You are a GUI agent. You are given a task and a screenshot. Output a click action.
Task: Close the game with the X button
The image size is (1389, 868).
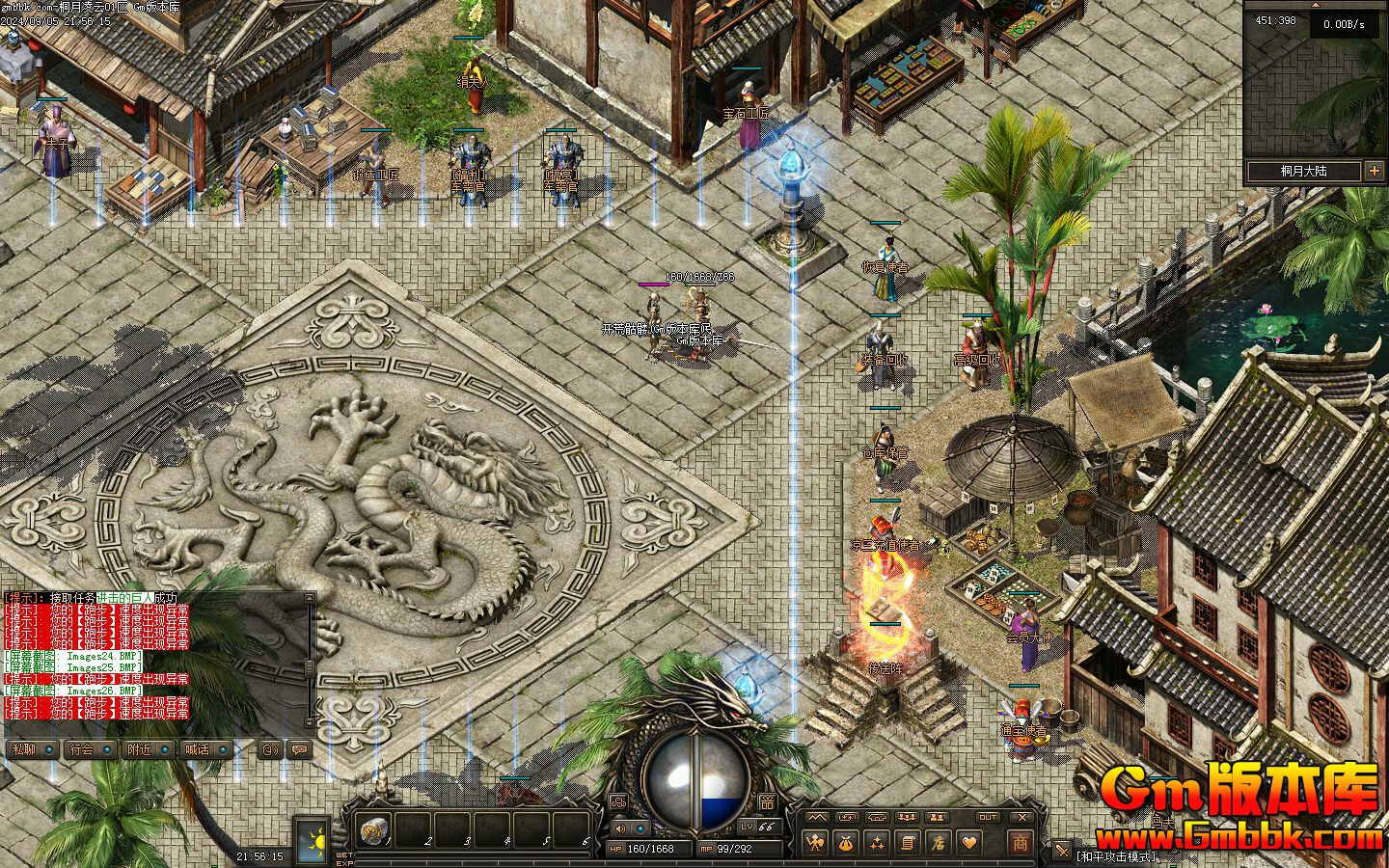point(1022,817)
